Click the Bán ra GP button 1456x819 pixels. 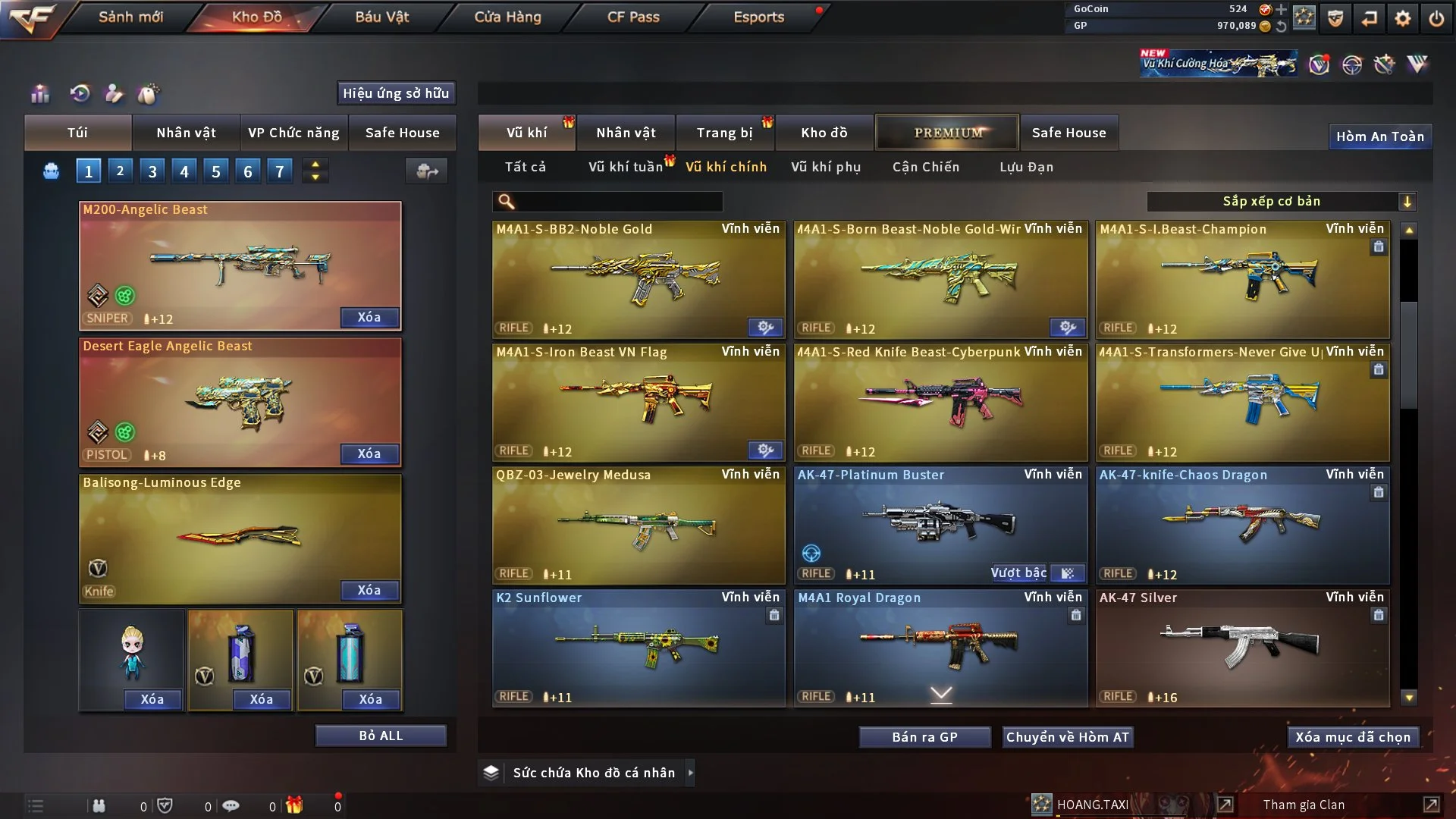click(x=924, y=737)
